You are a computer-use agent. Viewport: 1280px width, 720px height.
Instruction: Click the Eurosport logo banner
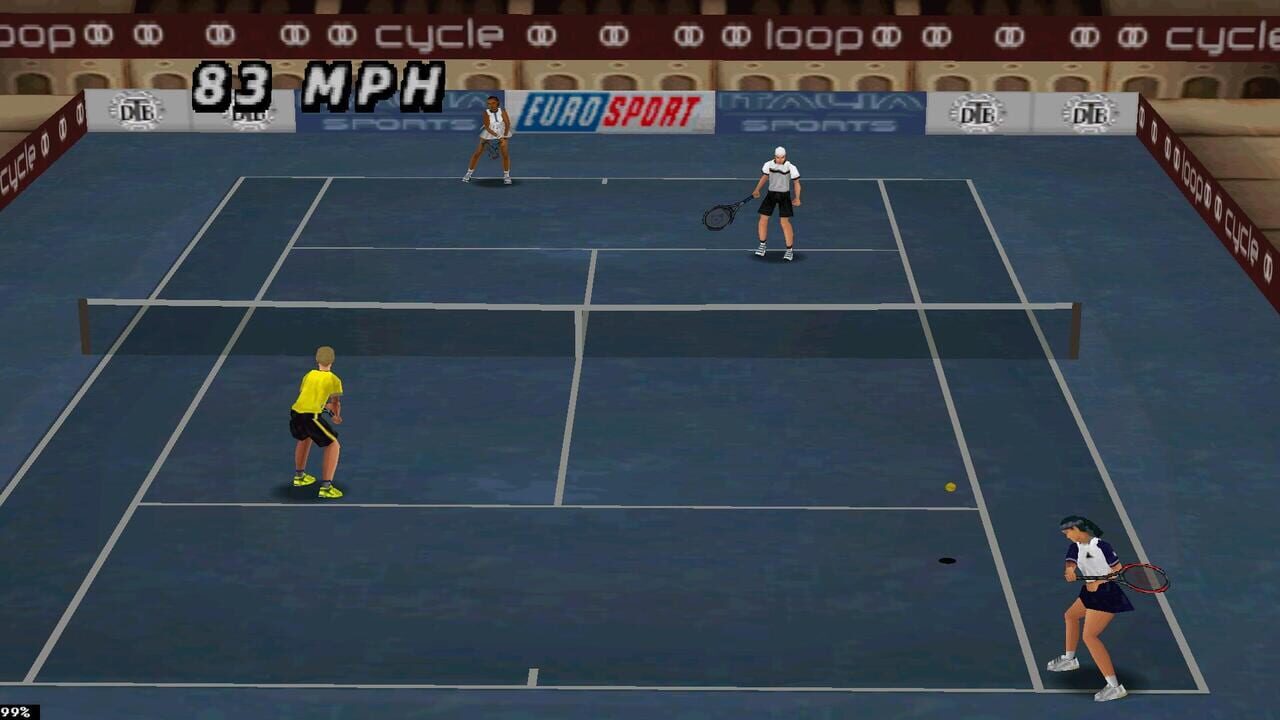pyautogui.click(x=609, y=112)
